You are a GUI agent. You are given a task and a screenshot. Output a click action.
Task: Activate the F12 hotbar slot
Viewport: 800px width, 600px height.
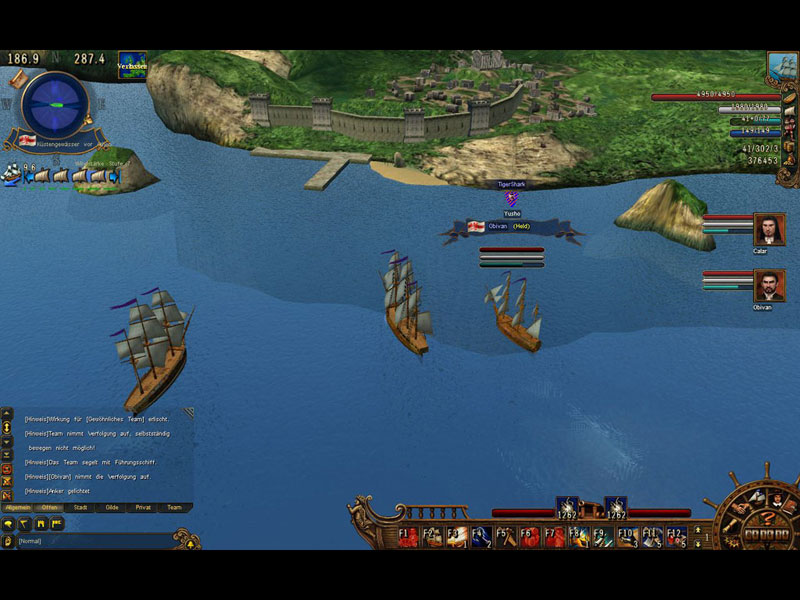tap(676, 537)
